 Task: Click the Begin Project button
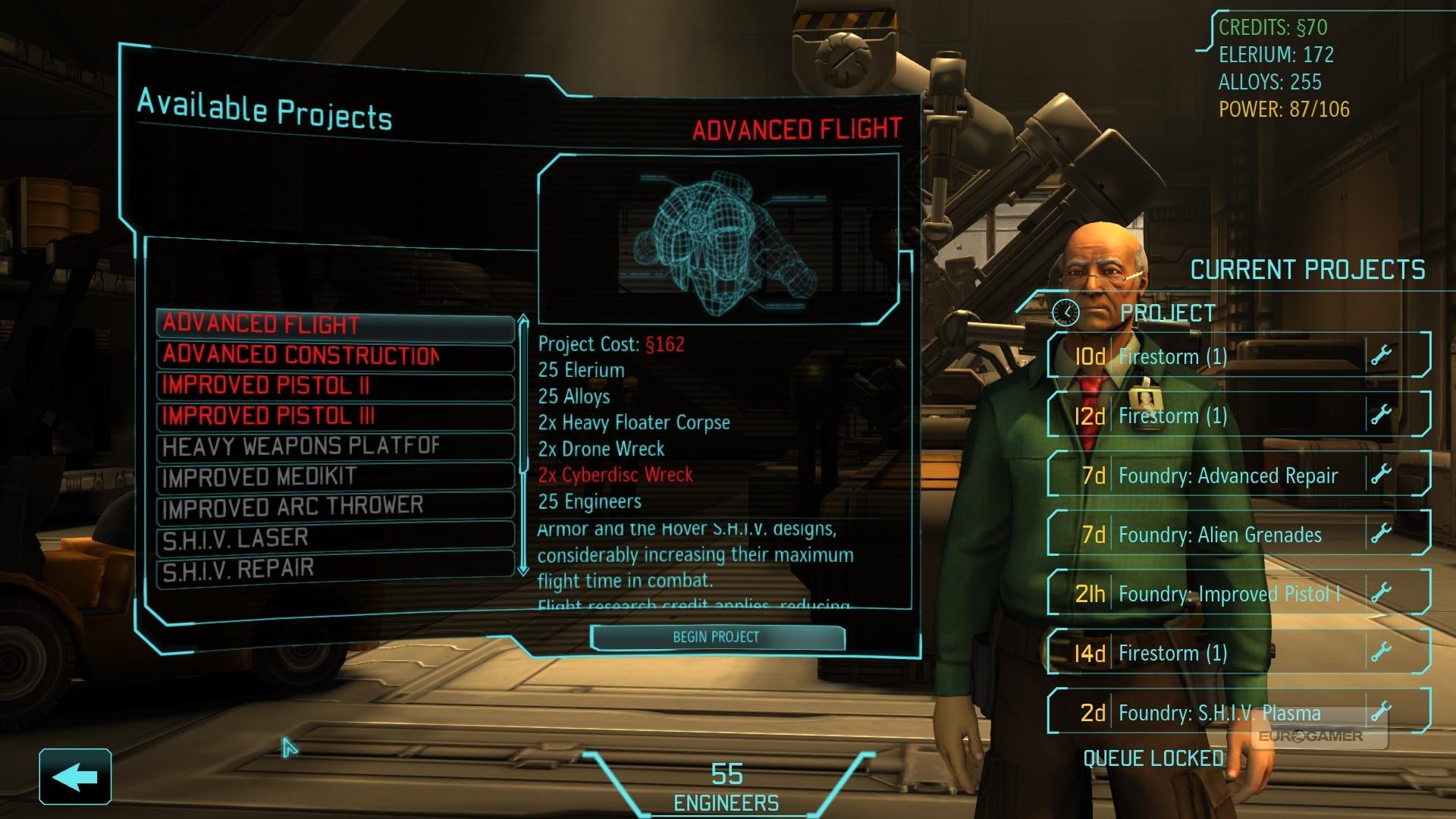(x=717, y=637)
